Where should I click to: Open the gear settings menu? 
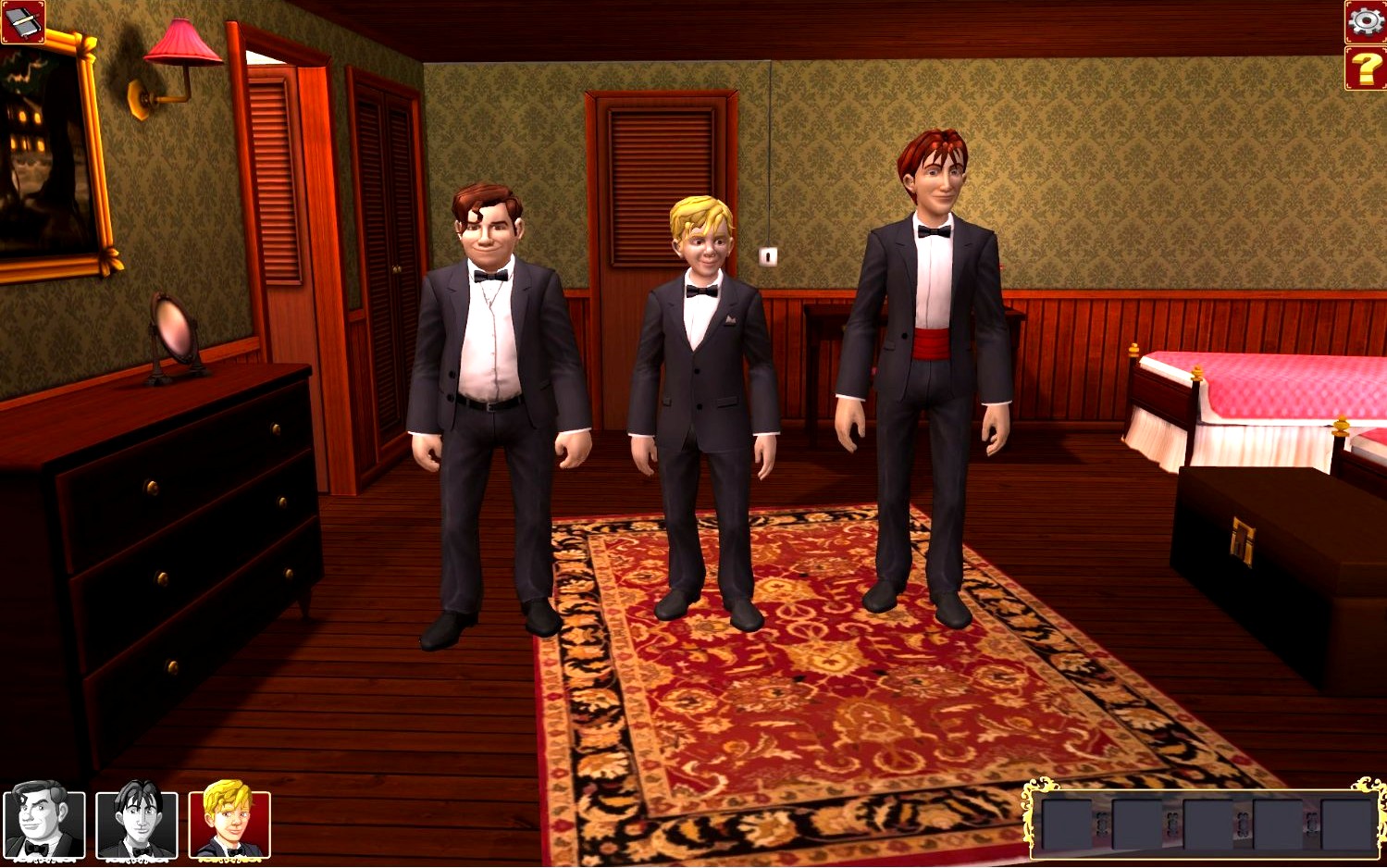[x=1365, y=21]
